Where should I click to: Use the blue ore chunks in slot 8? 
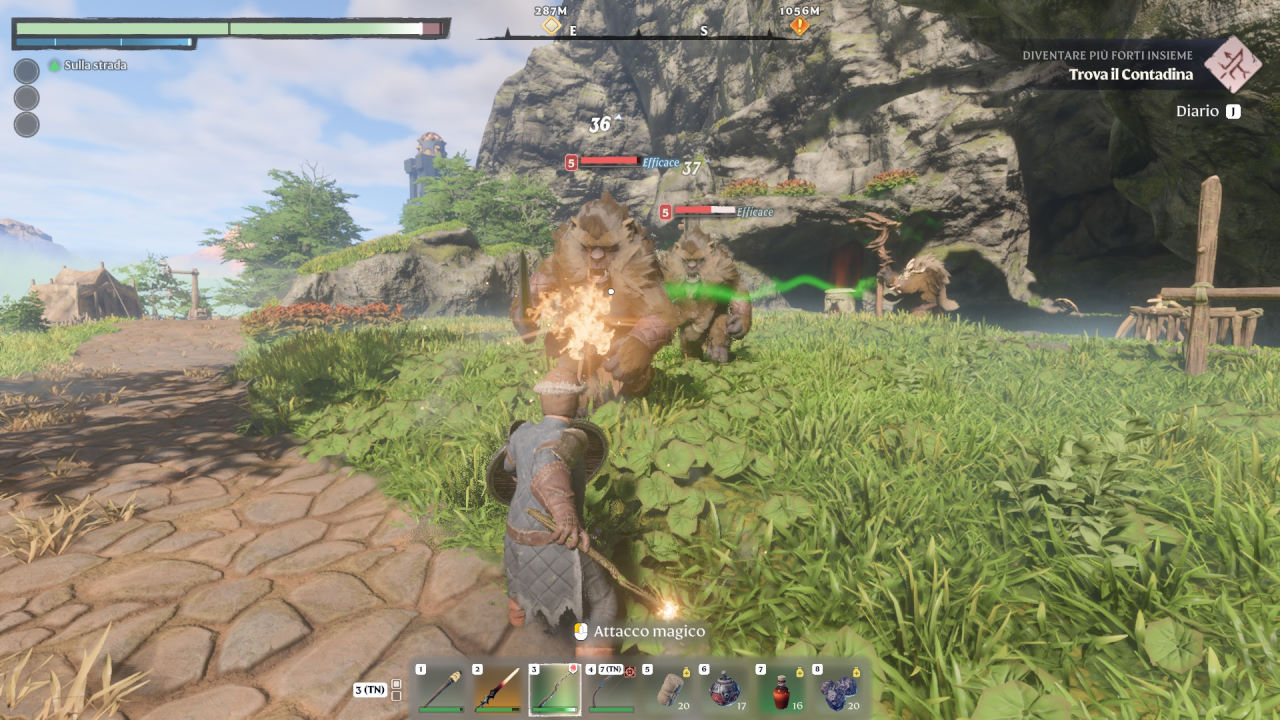coord(836,690)
